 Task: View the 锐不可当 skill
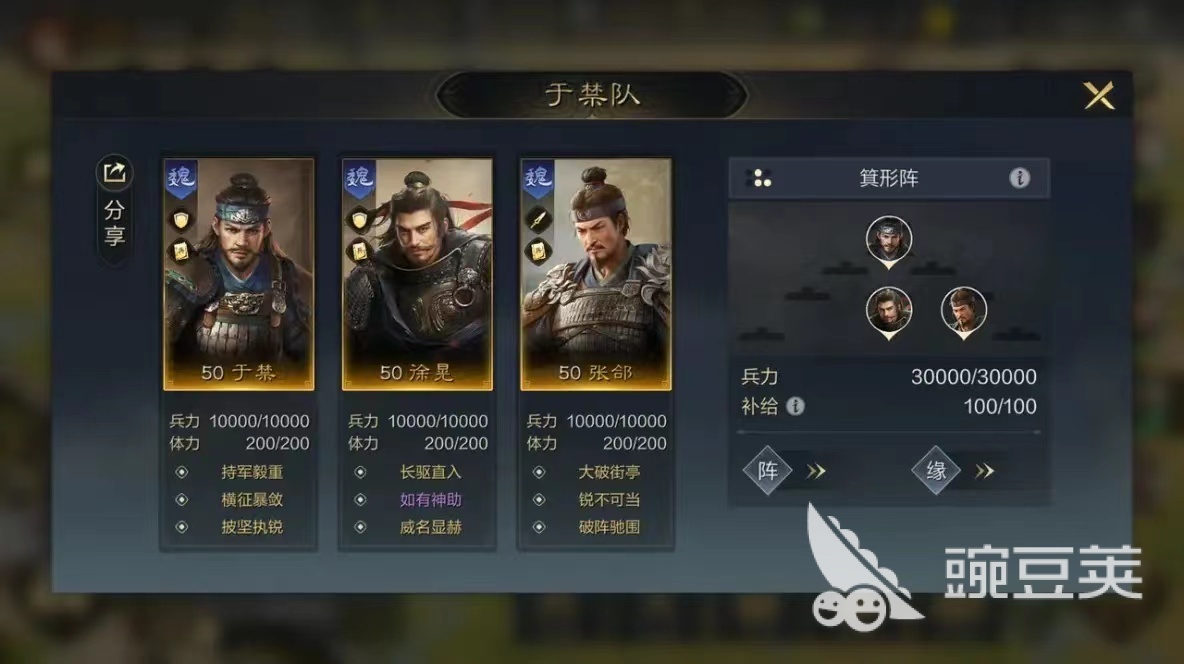click(609, 499)
